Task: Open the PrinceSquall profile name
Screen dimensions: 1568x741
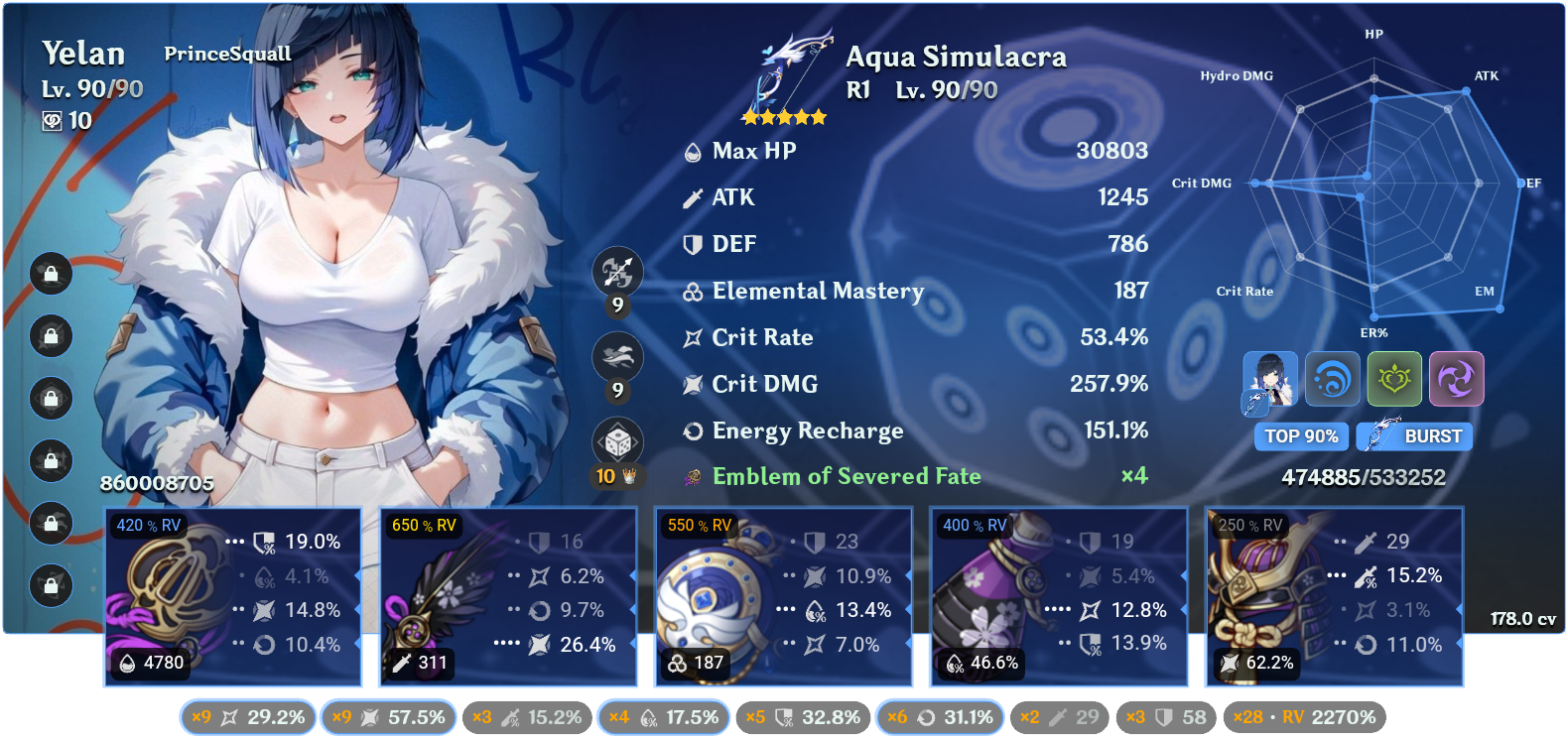Action: (x=227, y=54)
